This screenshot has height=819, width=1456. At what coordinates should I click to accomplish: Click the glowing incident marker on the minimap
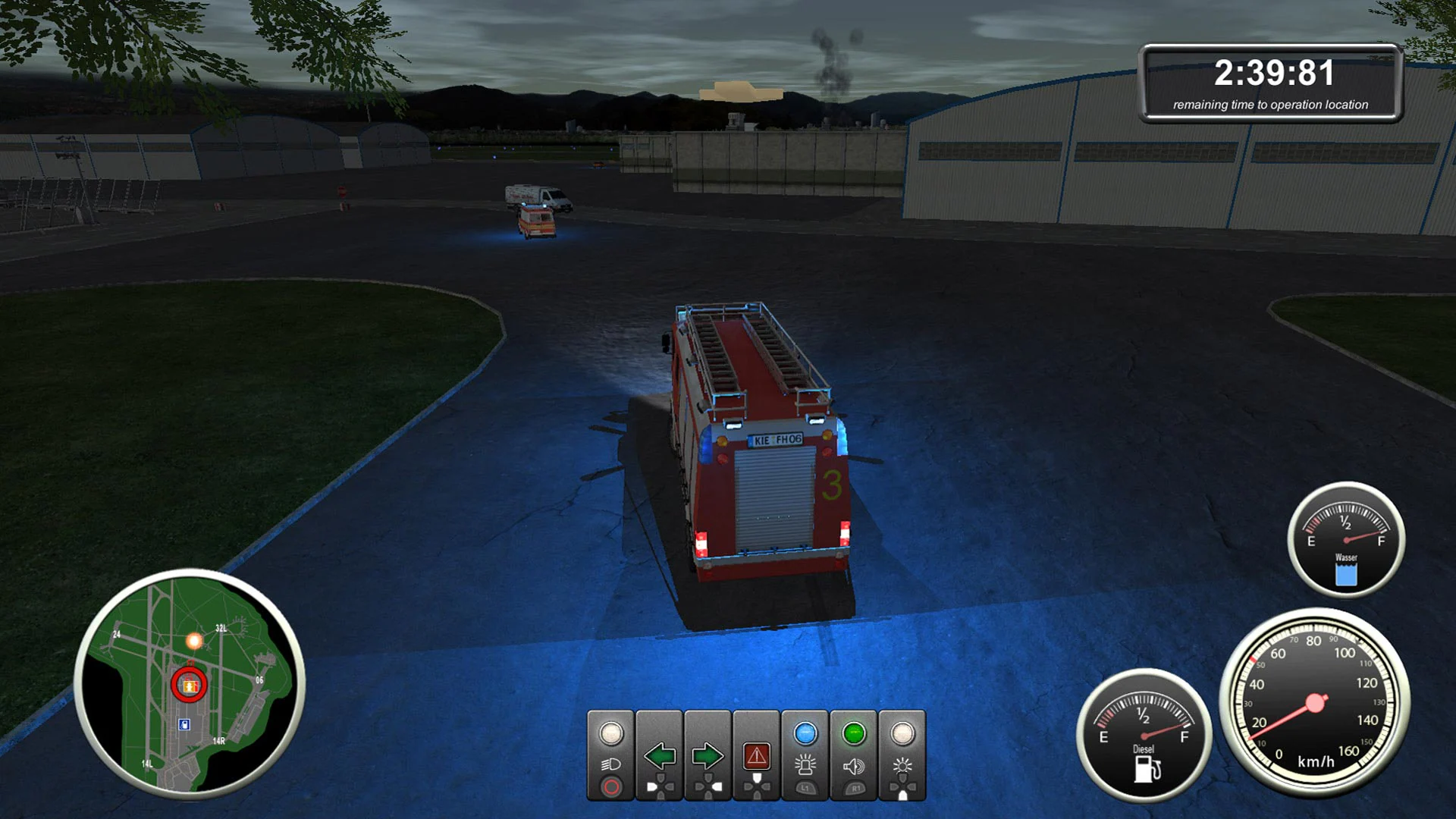[x=193, y=641]
